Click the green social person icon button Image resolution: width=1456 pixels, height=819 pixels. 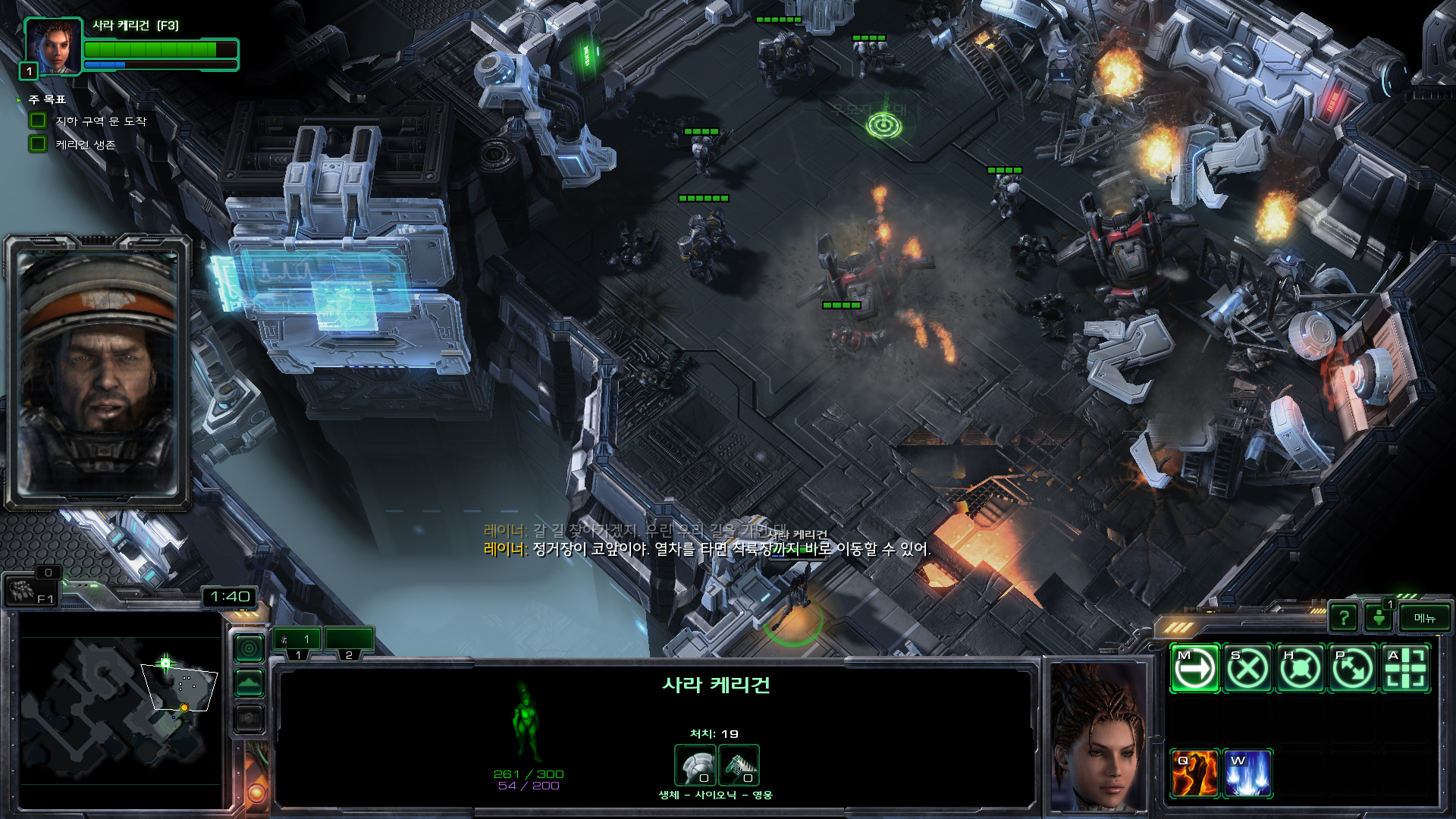(x=1379, y=618)
